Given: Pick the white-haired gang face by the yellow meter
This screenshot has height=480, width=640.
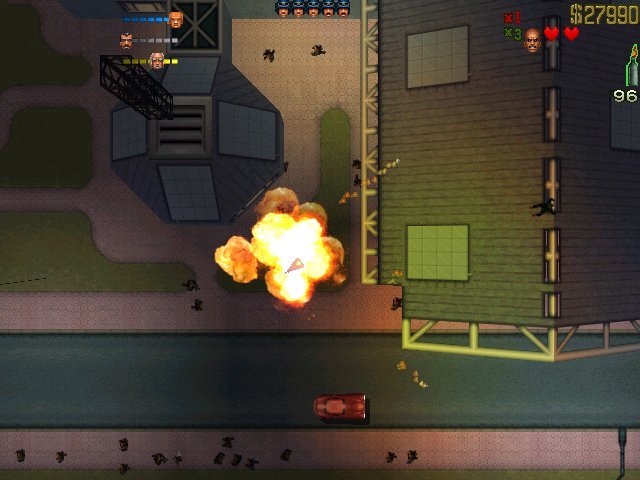Looking at the screenshot, I should [156, 61].
